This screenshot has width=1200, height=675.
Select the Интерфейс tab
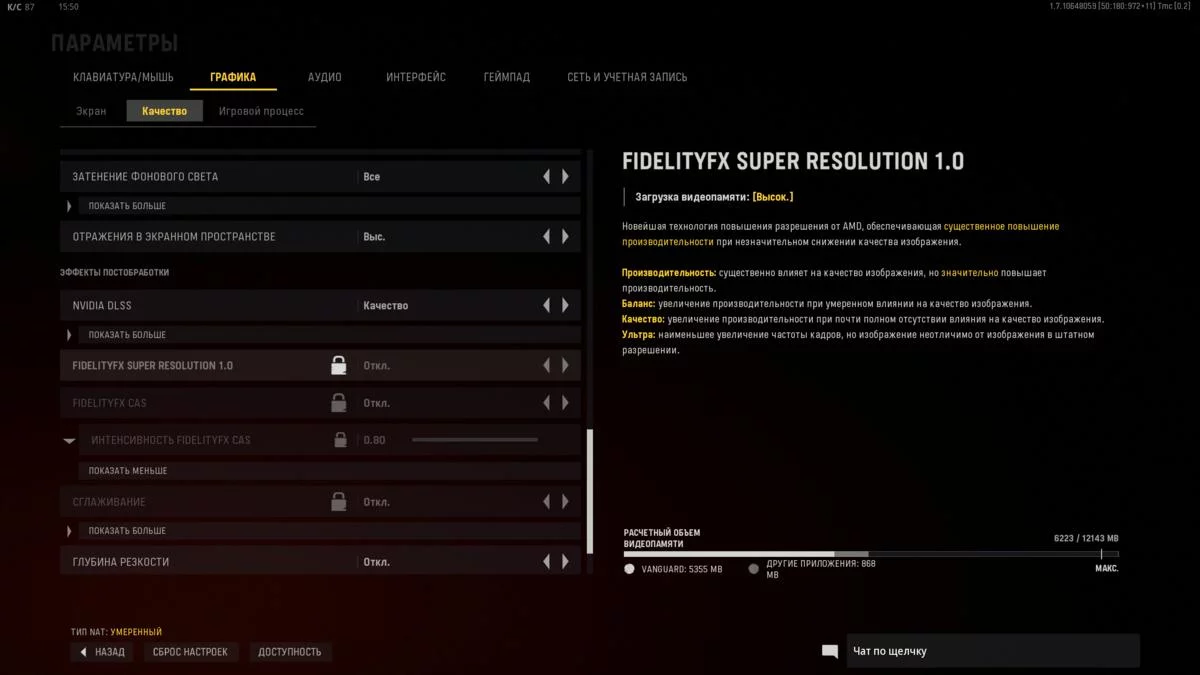click(416, 77)
